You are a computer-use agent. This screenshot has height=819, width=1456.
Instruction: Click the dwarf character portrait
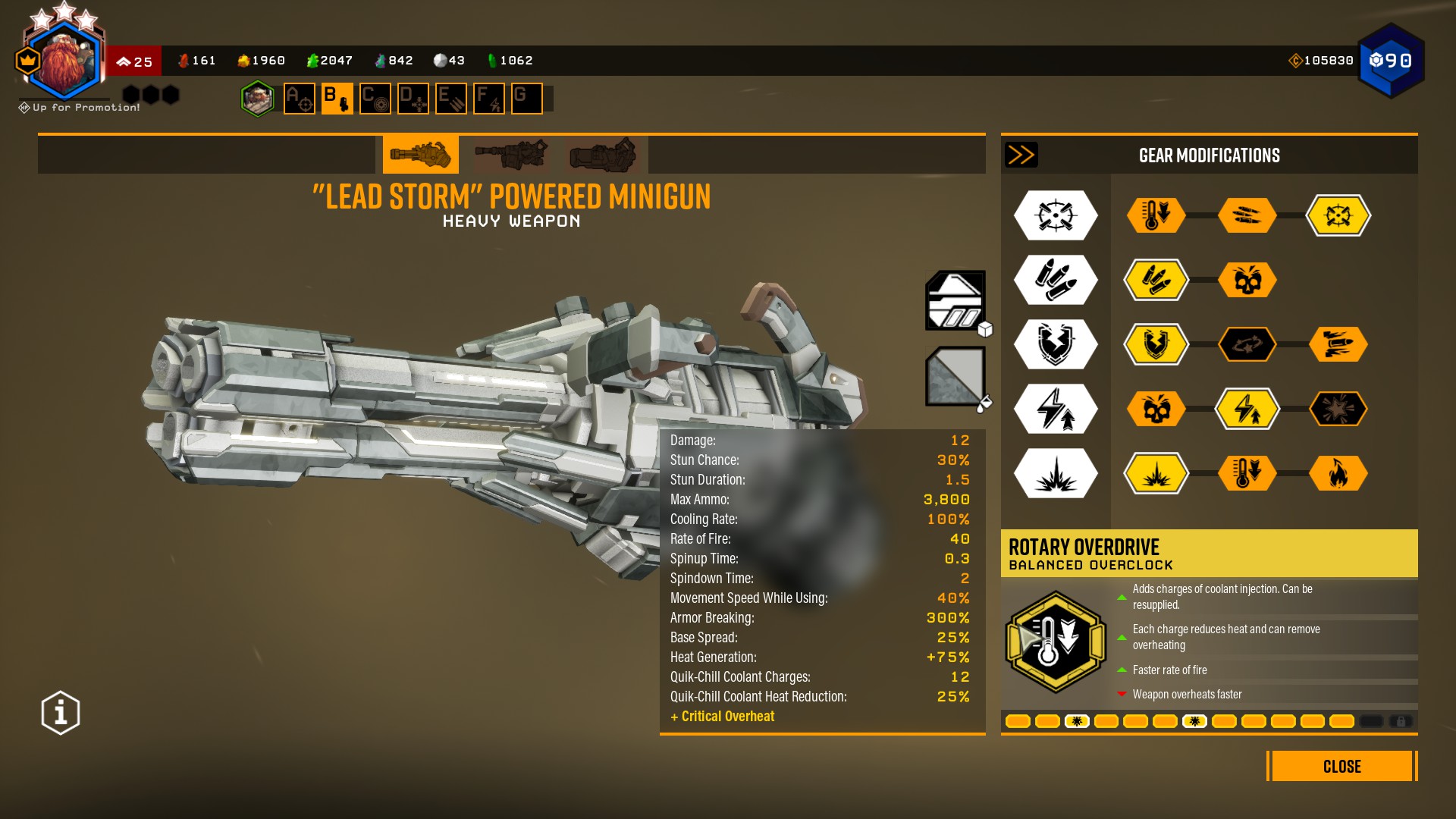[x=64, y=61]
